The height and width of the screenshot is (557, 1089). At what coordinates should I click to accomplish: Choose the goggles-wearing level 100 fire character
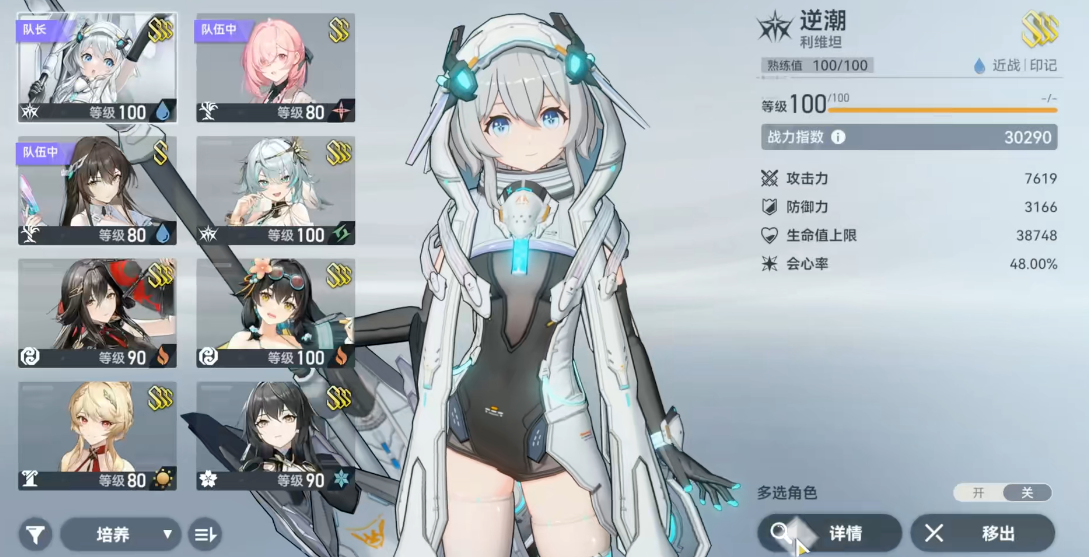(275, 313)
